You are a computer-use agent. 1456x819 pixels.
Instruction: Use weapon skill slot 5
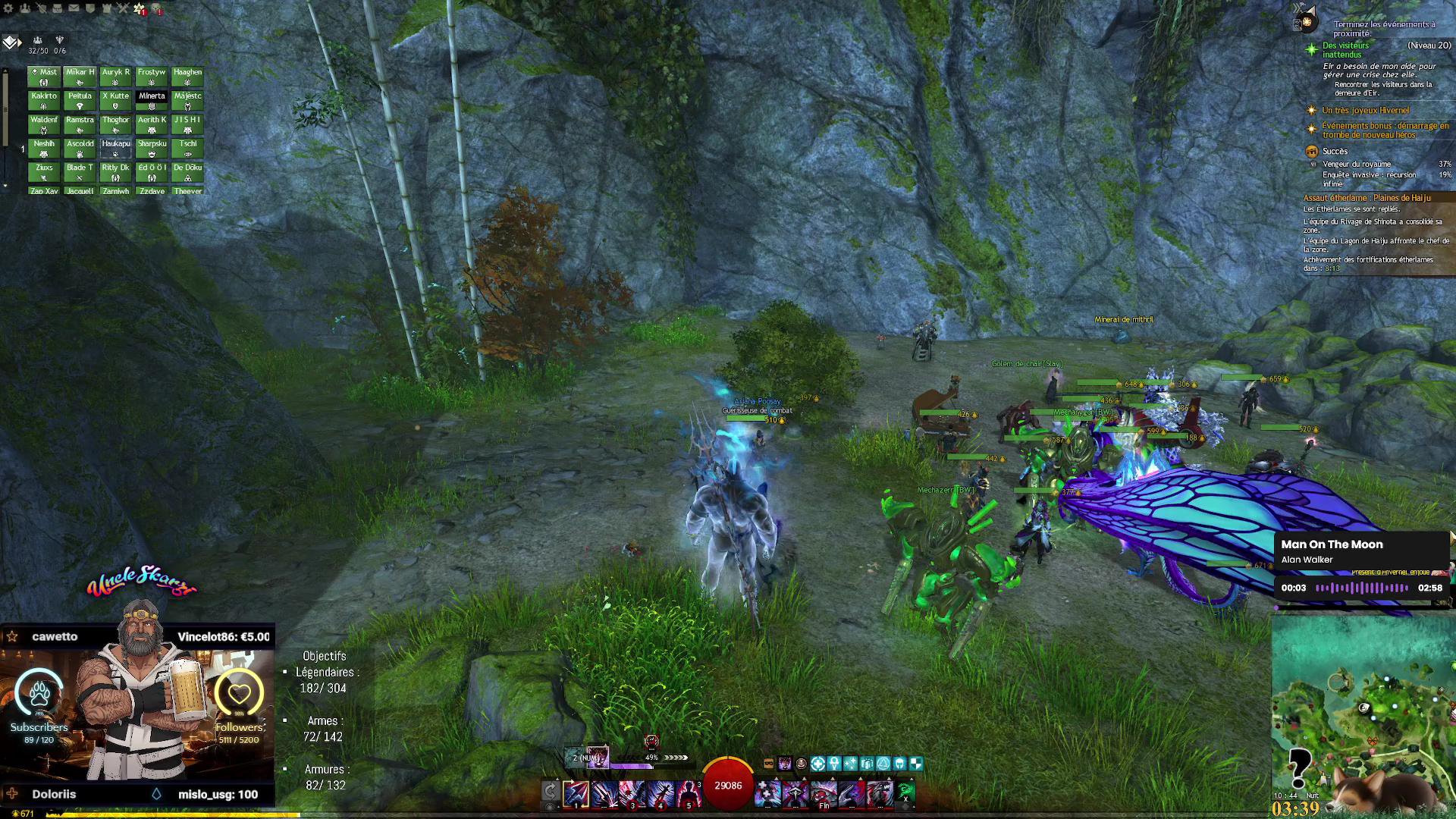coord(688,793)
